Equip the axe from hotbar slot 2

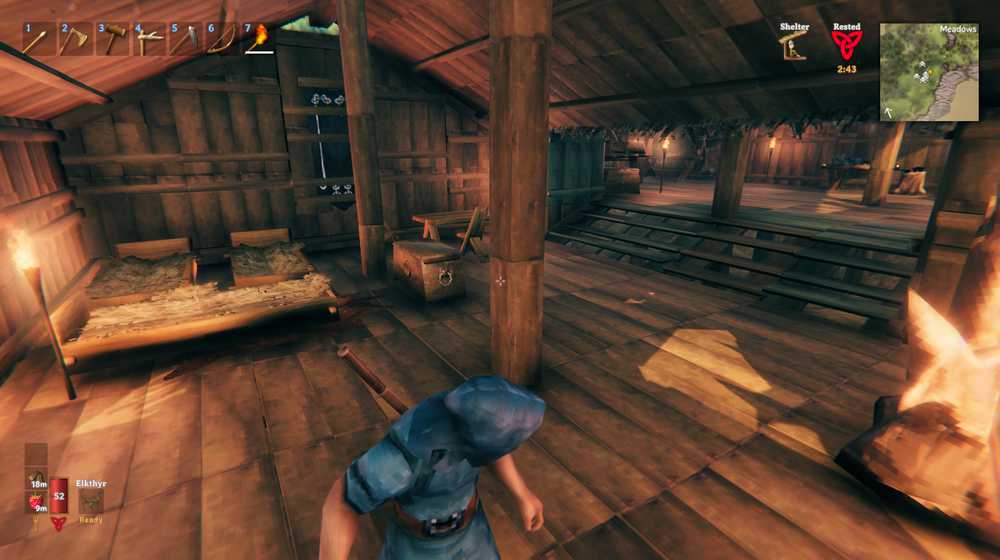(x=74, y=39)
